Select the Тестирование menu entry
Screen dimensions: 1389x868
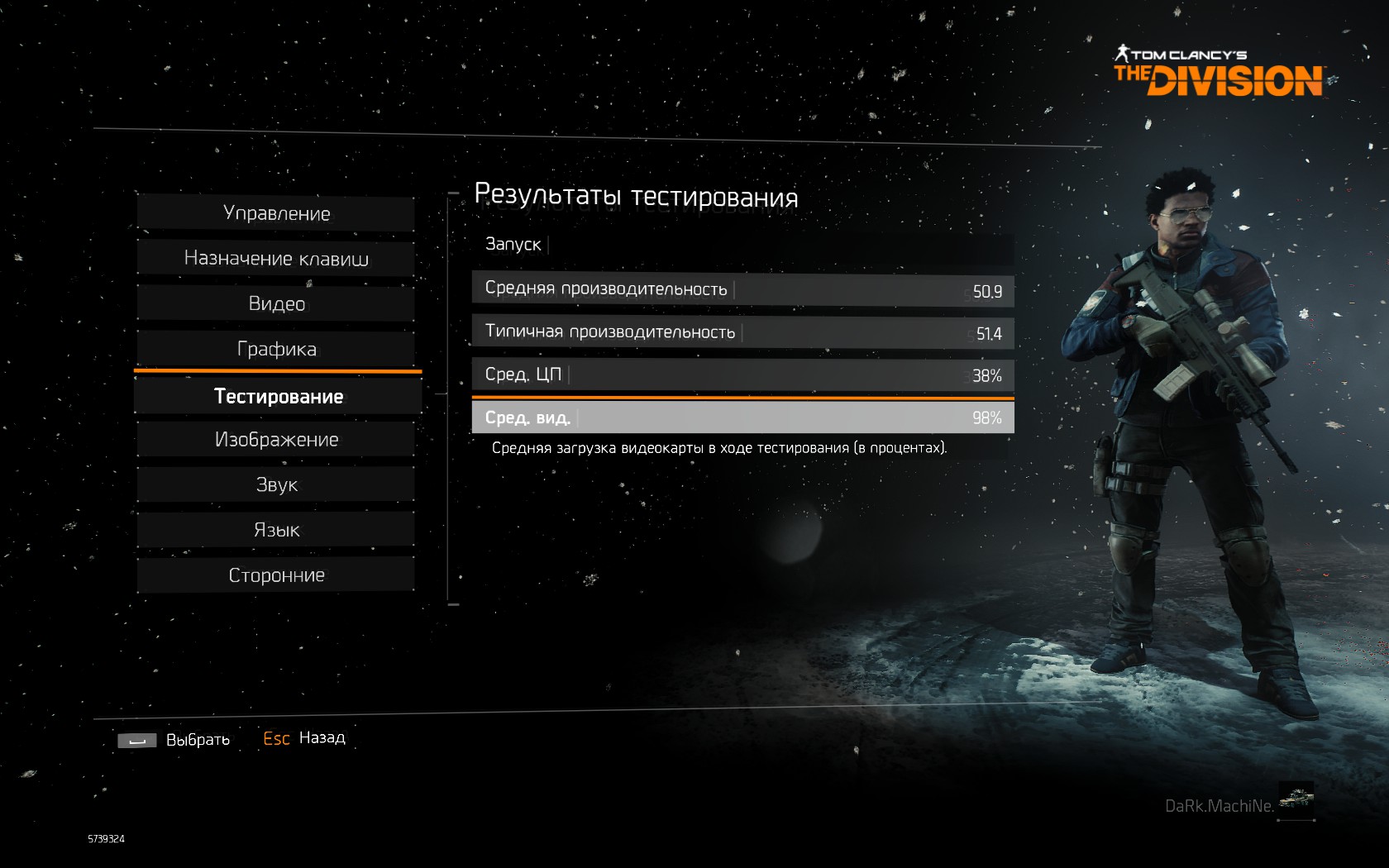(278, 397)
